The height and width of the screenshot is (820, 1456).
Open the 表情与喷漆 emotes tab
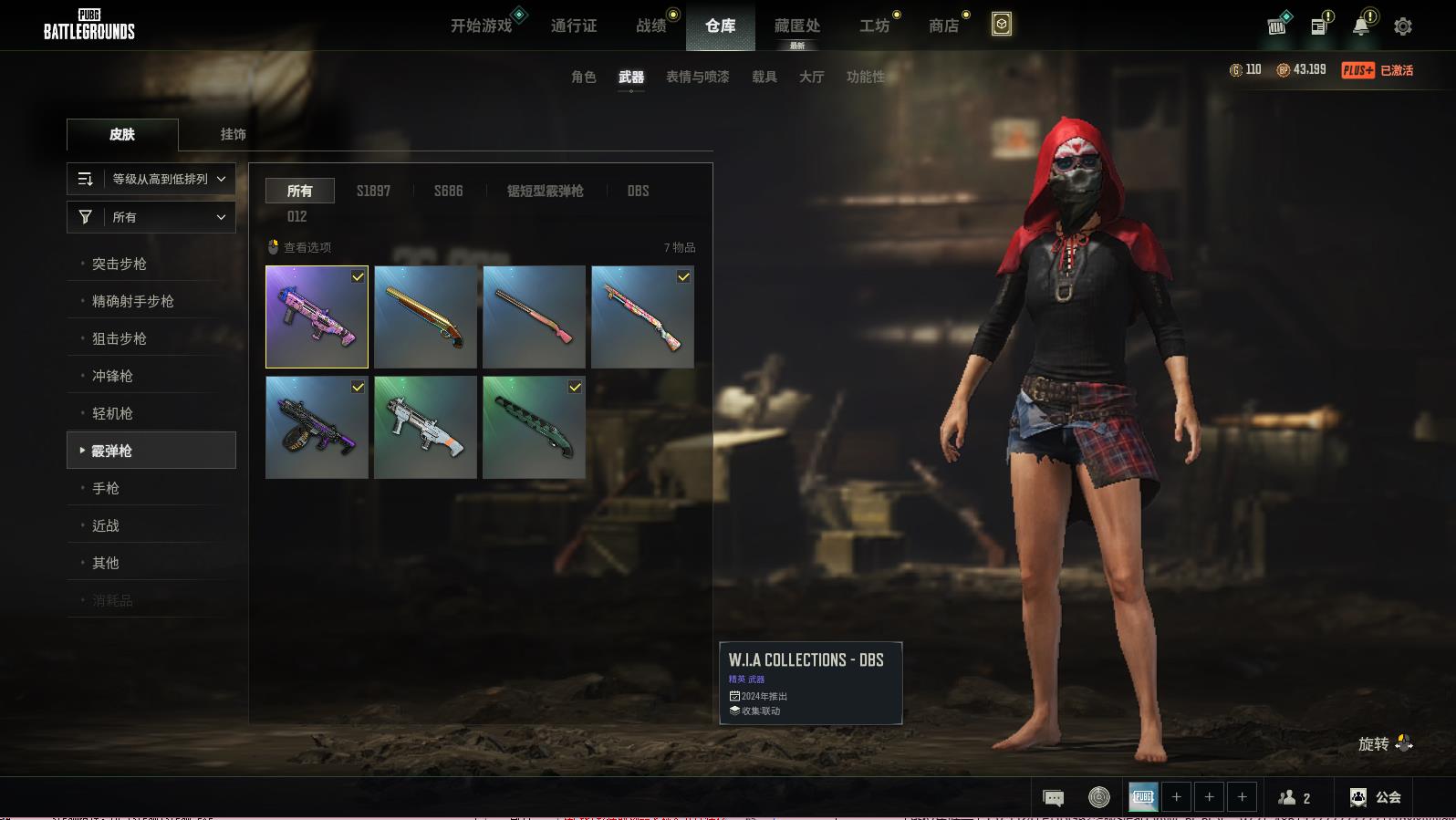click(x=697, y=77)
